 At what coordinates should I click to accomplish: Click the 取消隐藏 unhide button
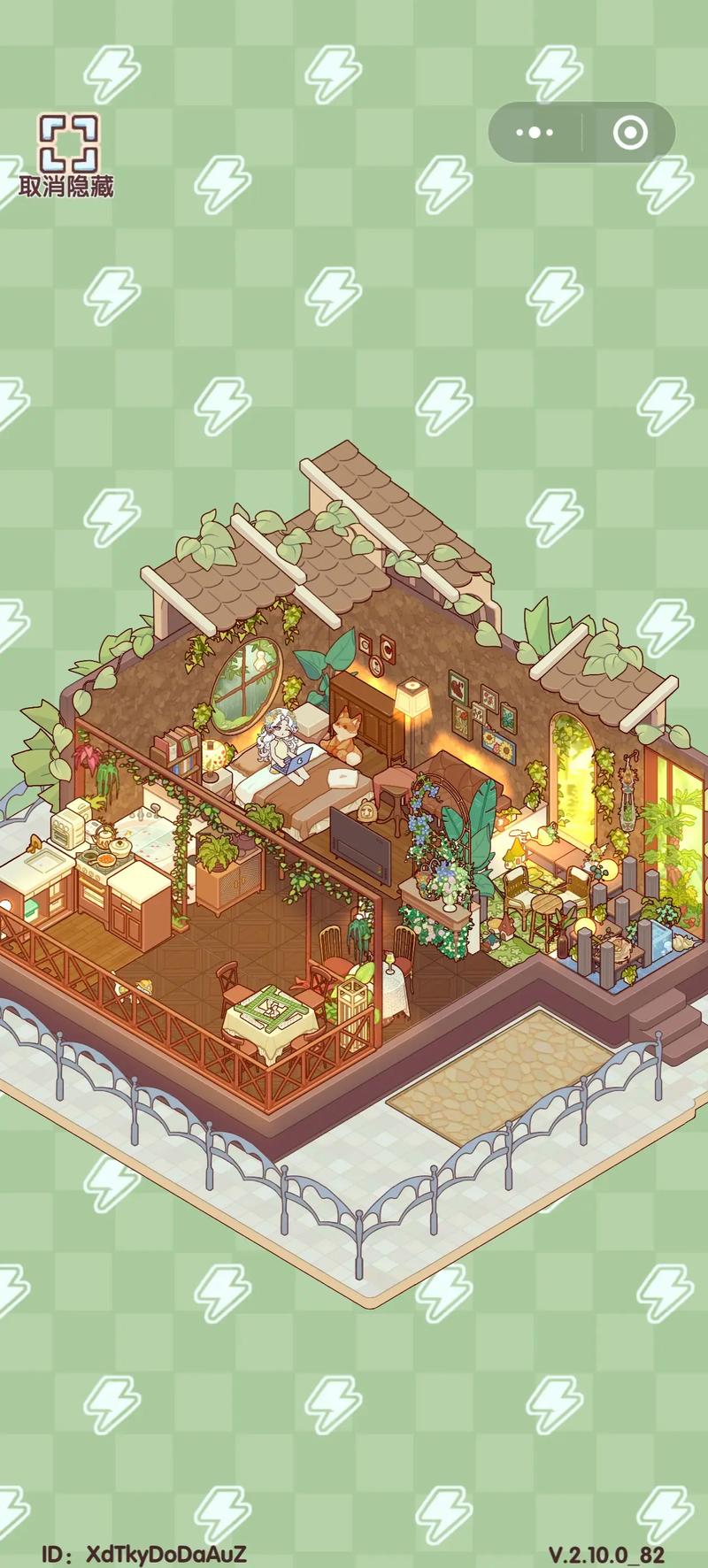[67, 155]
